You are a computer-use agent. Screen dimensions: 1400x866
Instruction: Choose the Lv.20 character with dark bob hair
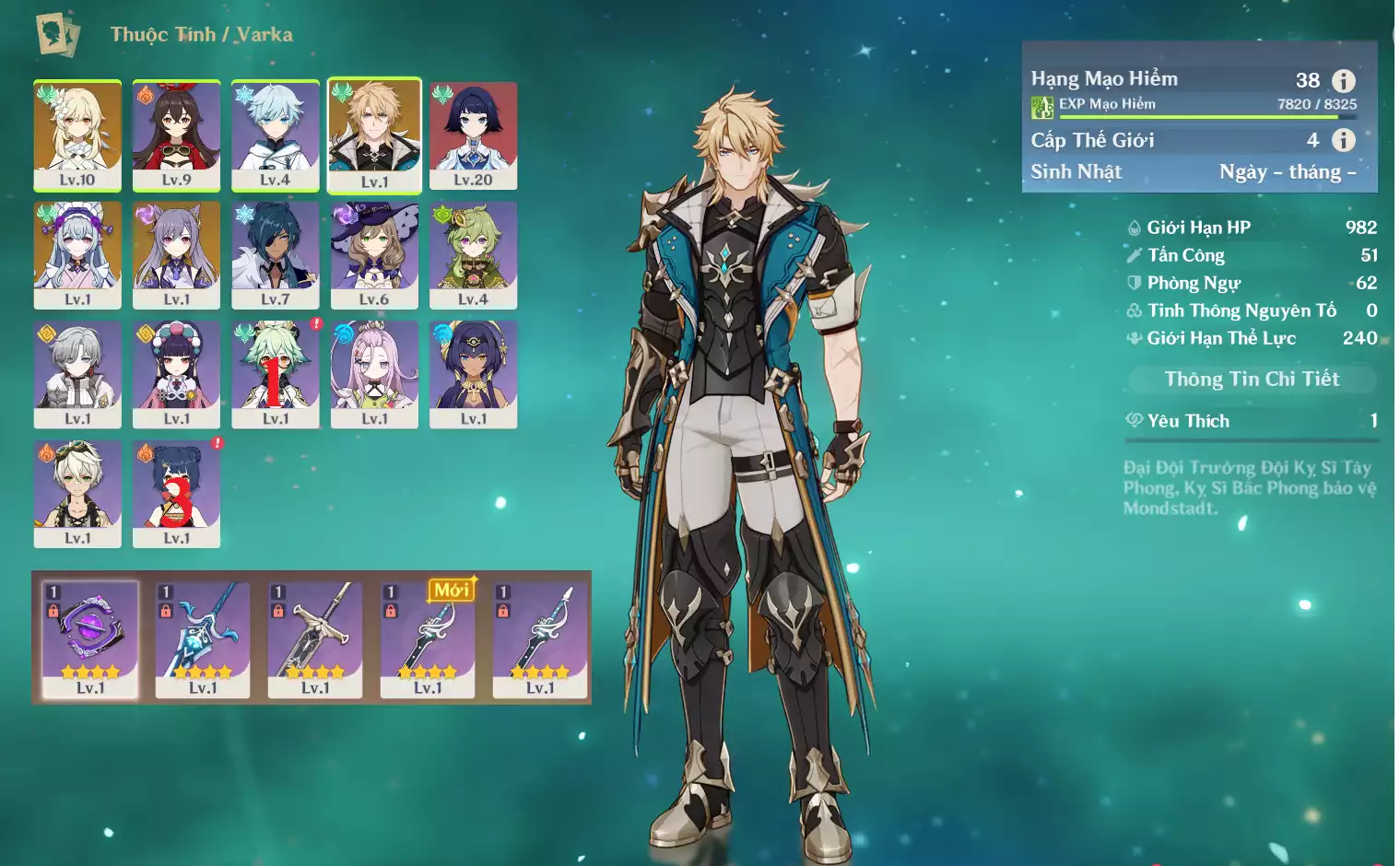point(473,135)
